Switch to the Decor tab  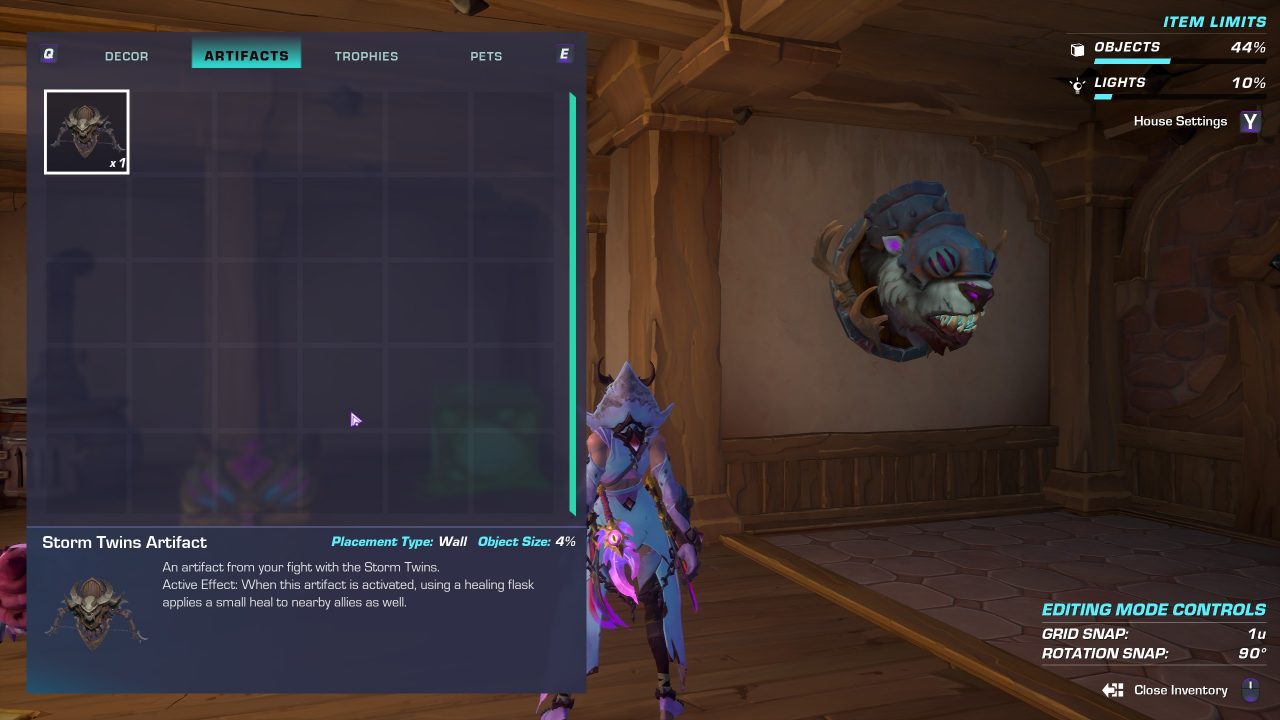(126, 56)
